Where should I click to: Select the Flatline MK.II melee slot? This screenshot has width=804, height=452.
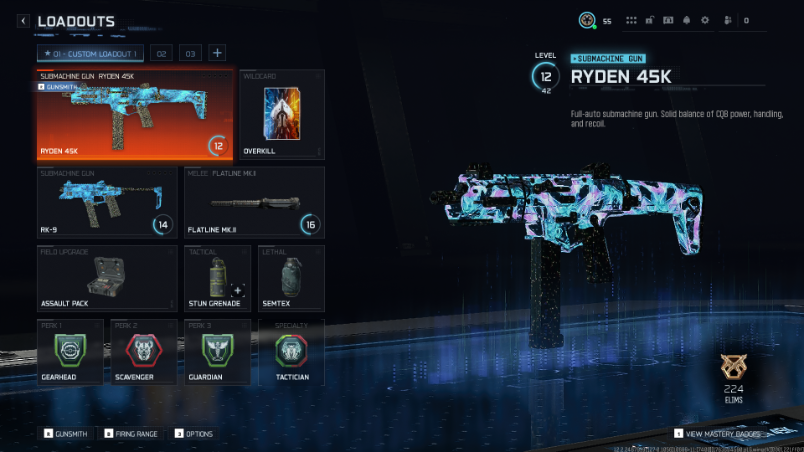tap(254, 202)
